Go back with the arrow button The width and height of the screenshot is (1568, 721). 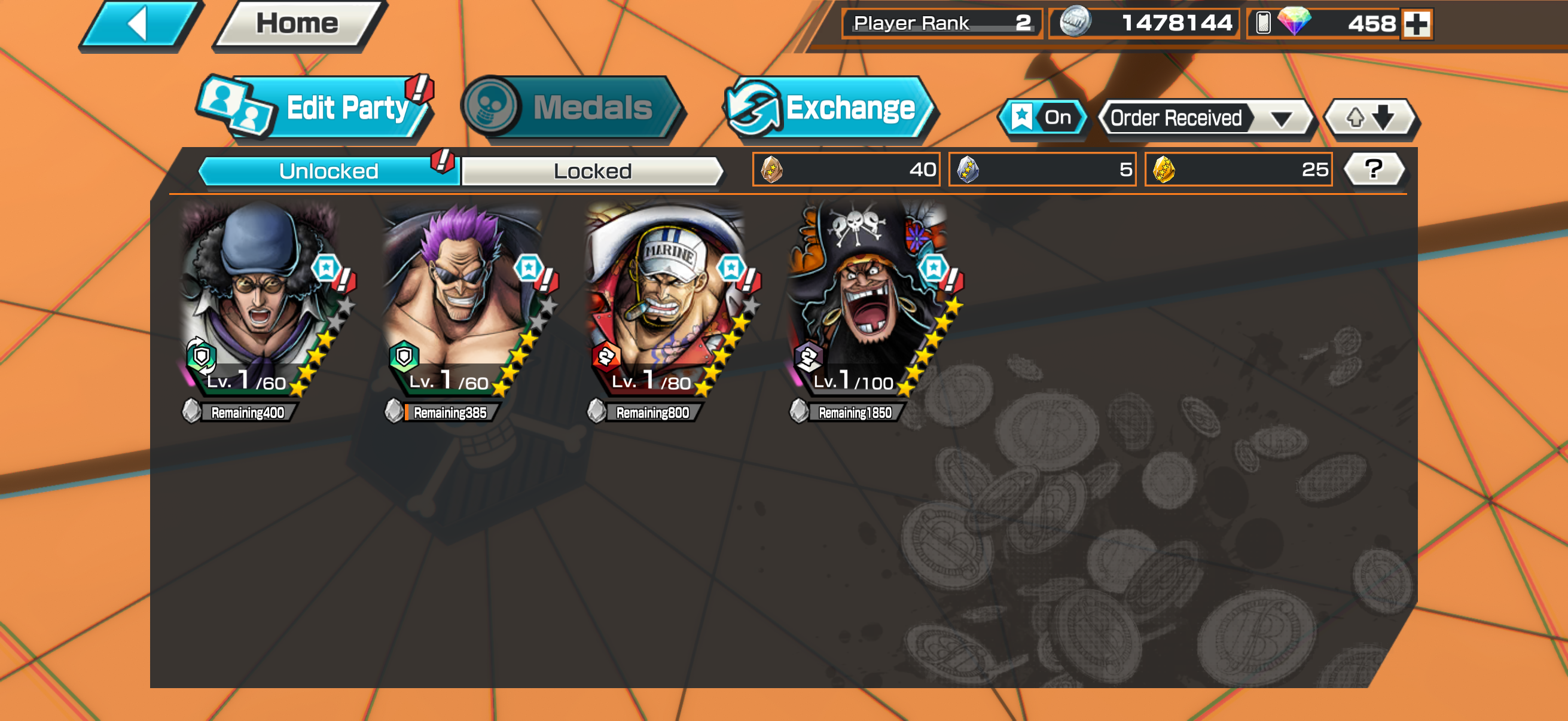tap(140, 25)
